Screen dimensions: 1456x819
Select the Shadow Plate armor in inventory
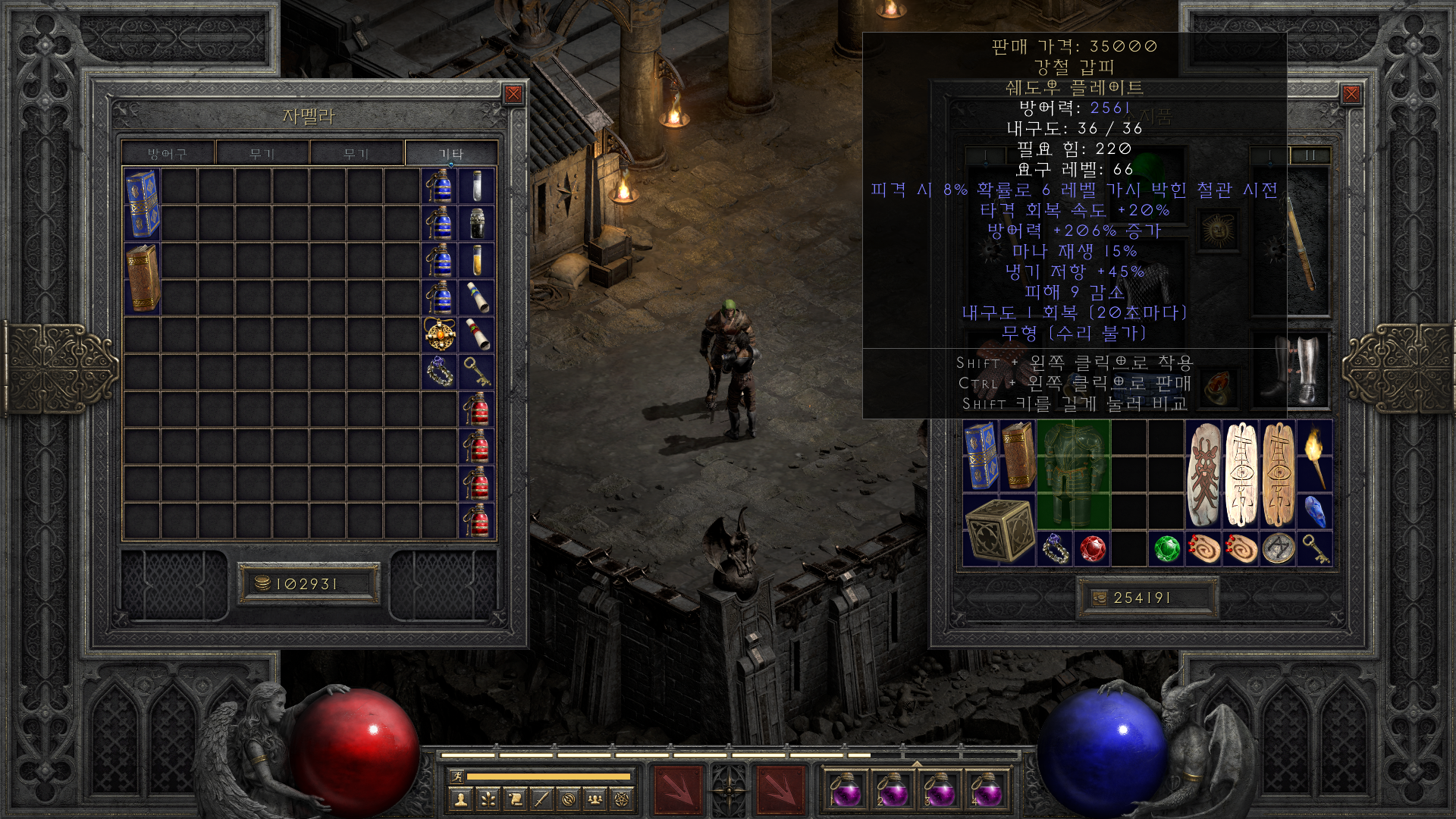click(1073, 474)
